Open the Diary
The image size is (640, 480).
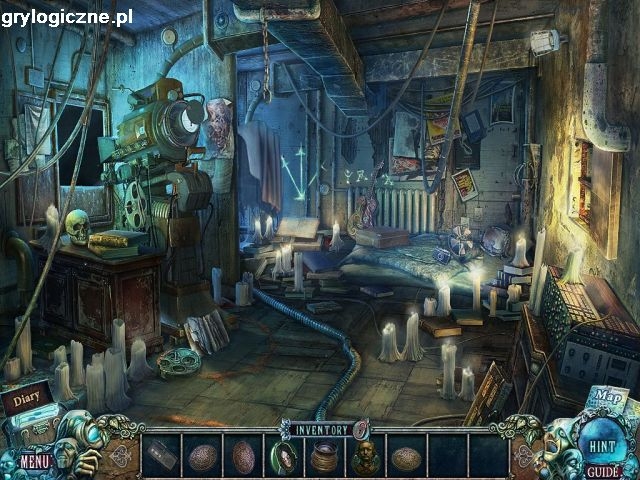(x=27, y=397)
